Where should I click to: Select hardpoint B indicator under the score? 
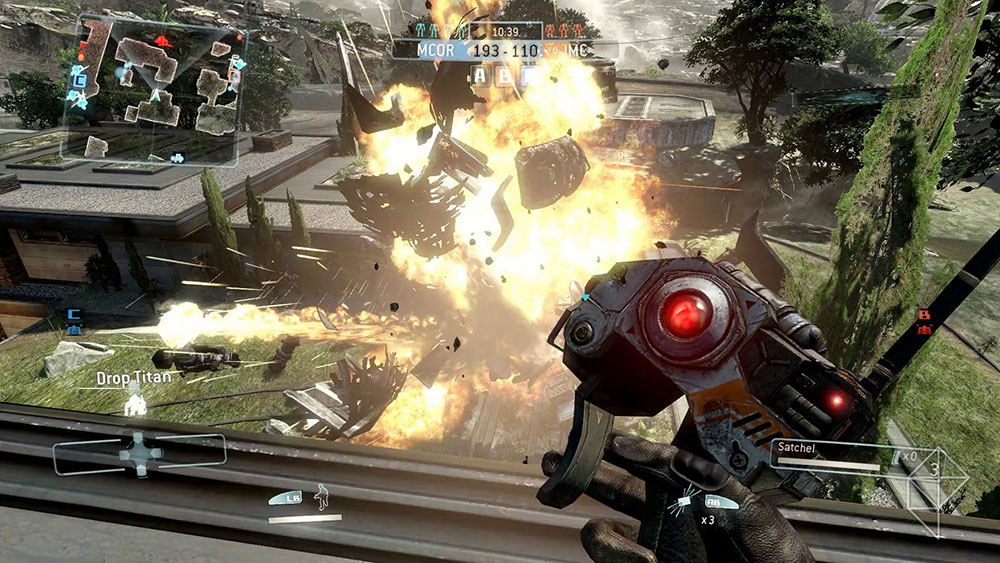coord(505,74)
